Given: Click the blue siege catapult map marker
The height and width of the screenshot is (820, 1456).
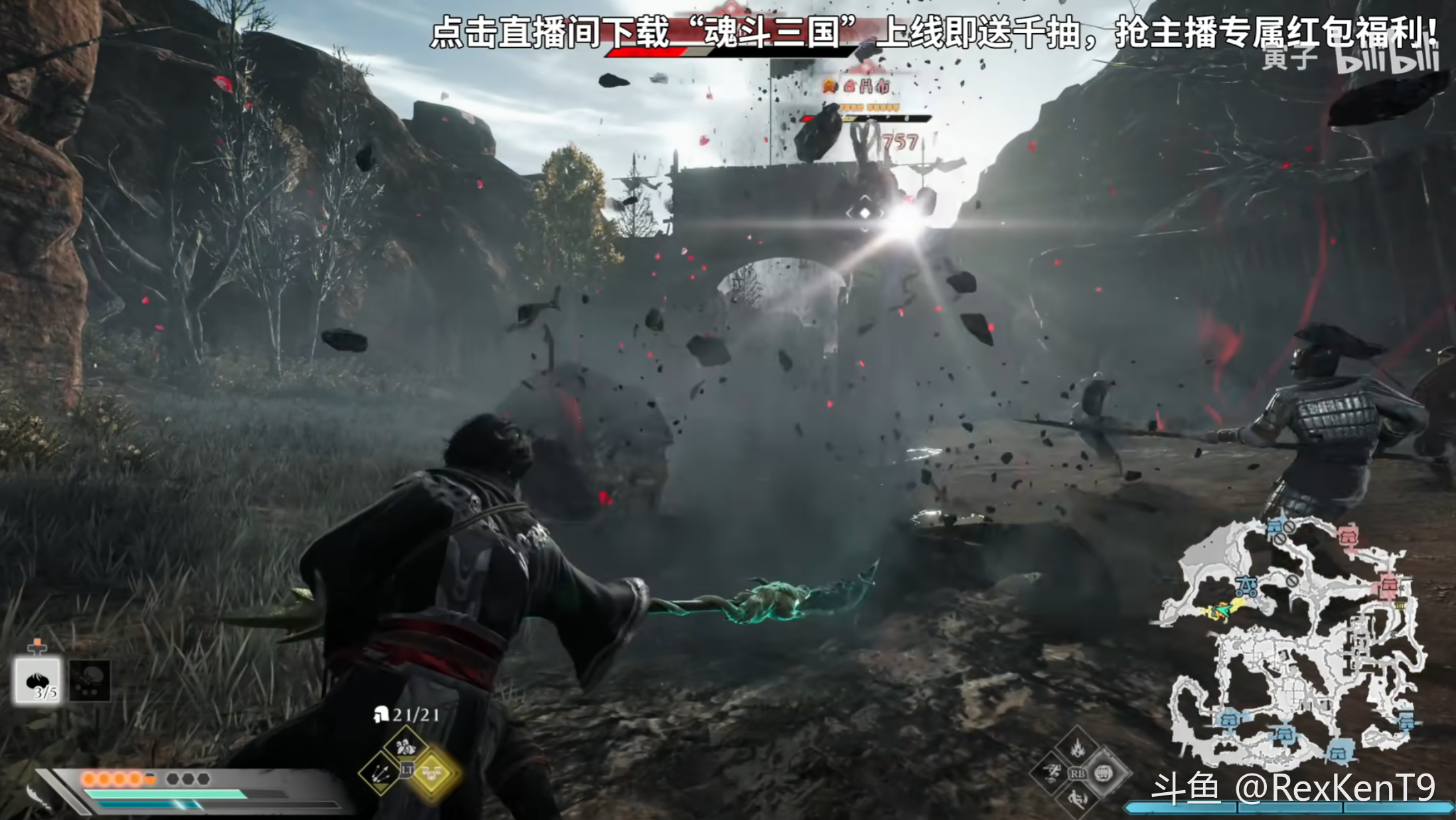Looking at the screenshot, I should pyautogui.click(x=1247, y=586).
